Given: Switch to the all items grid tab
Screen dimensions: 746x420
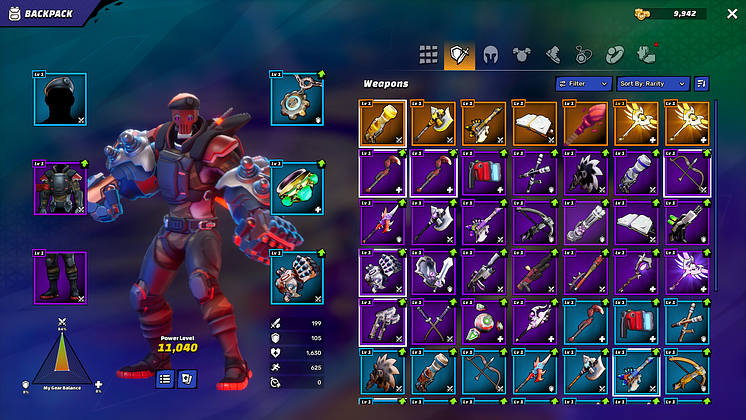Looking at the screenshot, I should click(428, 54).
